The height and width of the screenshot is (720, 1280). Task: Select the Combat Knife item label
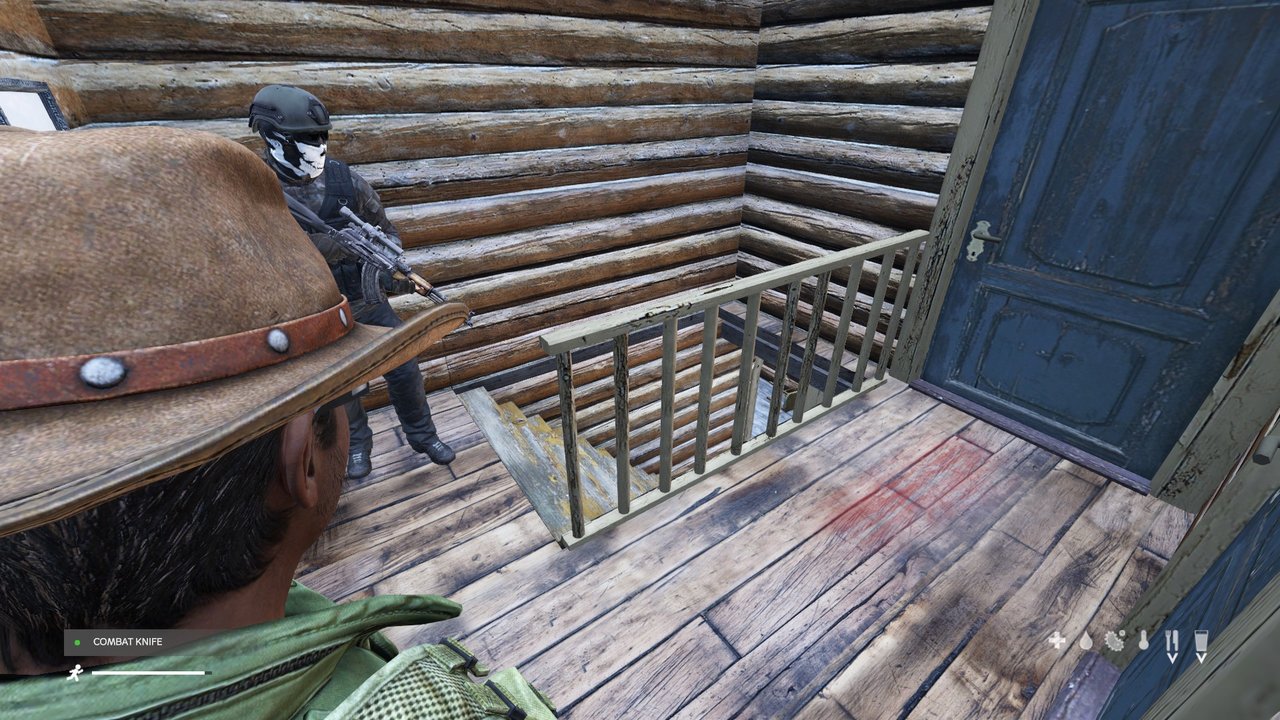pyautogui.click(x=126, y=642)
